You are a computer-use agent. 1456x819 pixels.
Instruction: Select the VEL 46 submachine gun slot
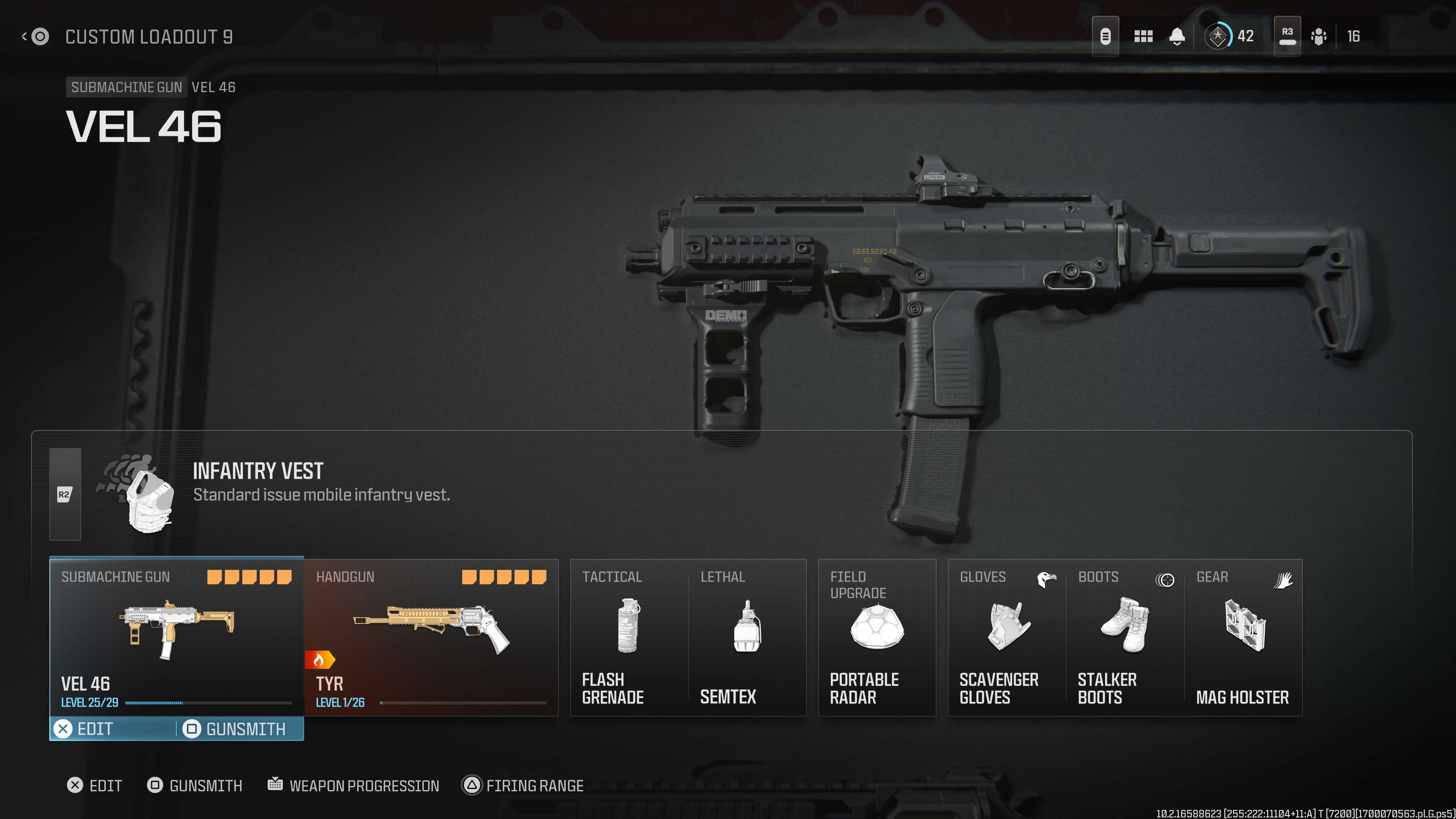tap(176, 636)
